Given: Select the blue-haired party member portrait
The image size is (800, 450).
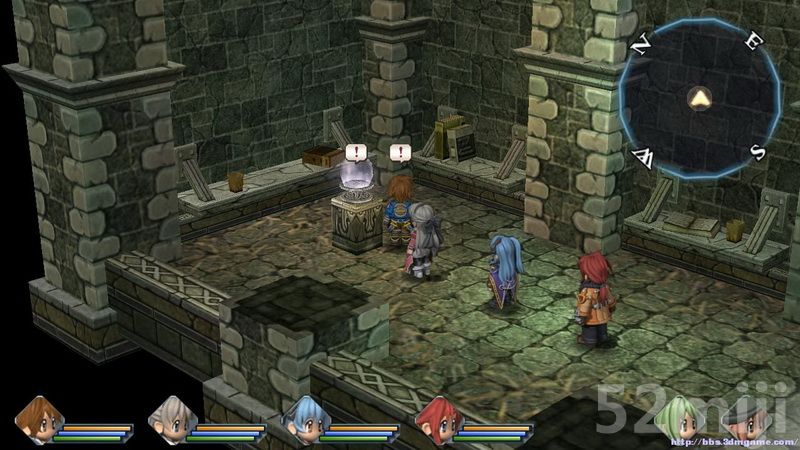Looking at the screenshot, I should (x=304, y=420).
